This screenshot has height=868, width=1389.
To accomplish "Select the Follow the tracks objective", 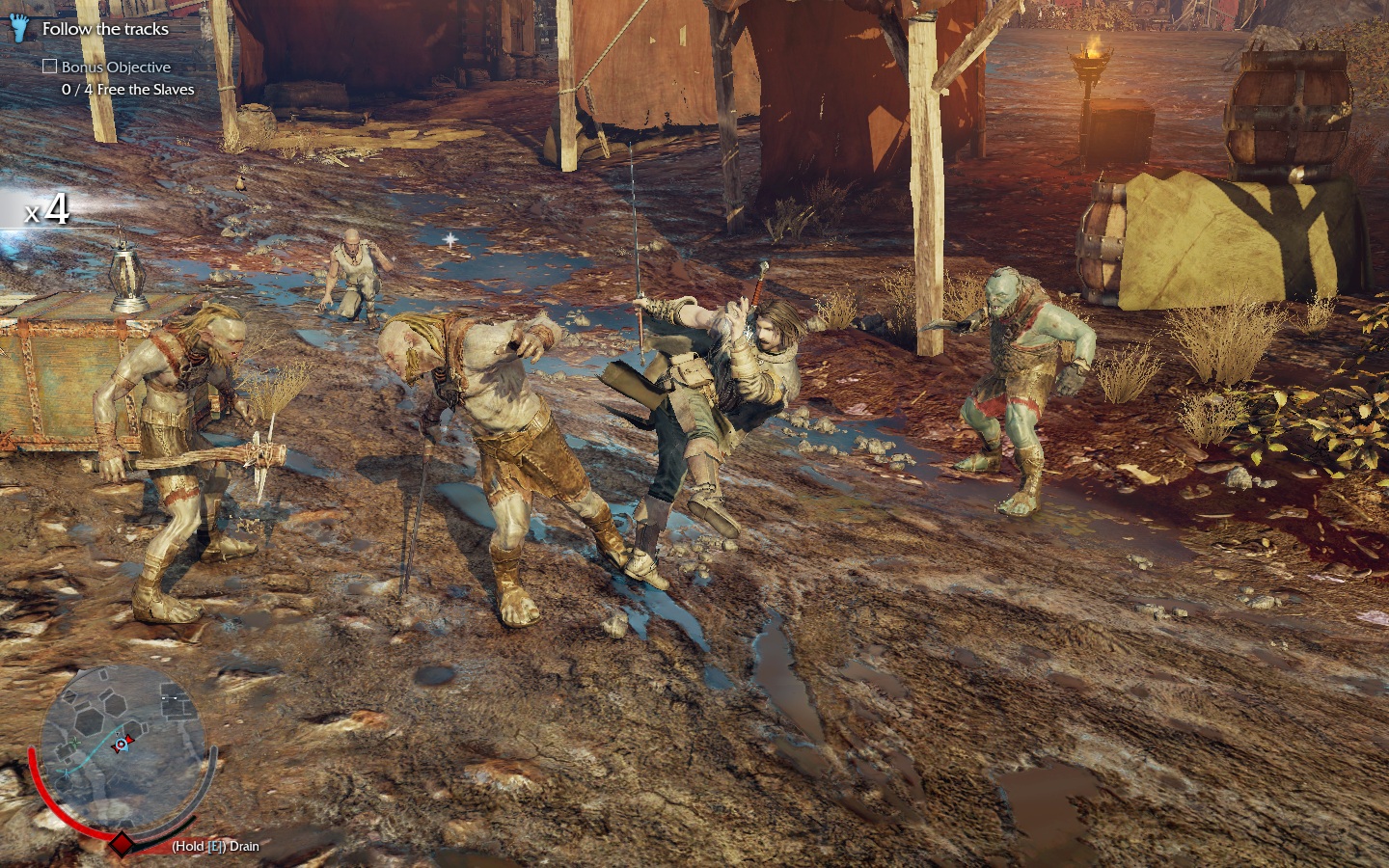I will pos(105,29).
